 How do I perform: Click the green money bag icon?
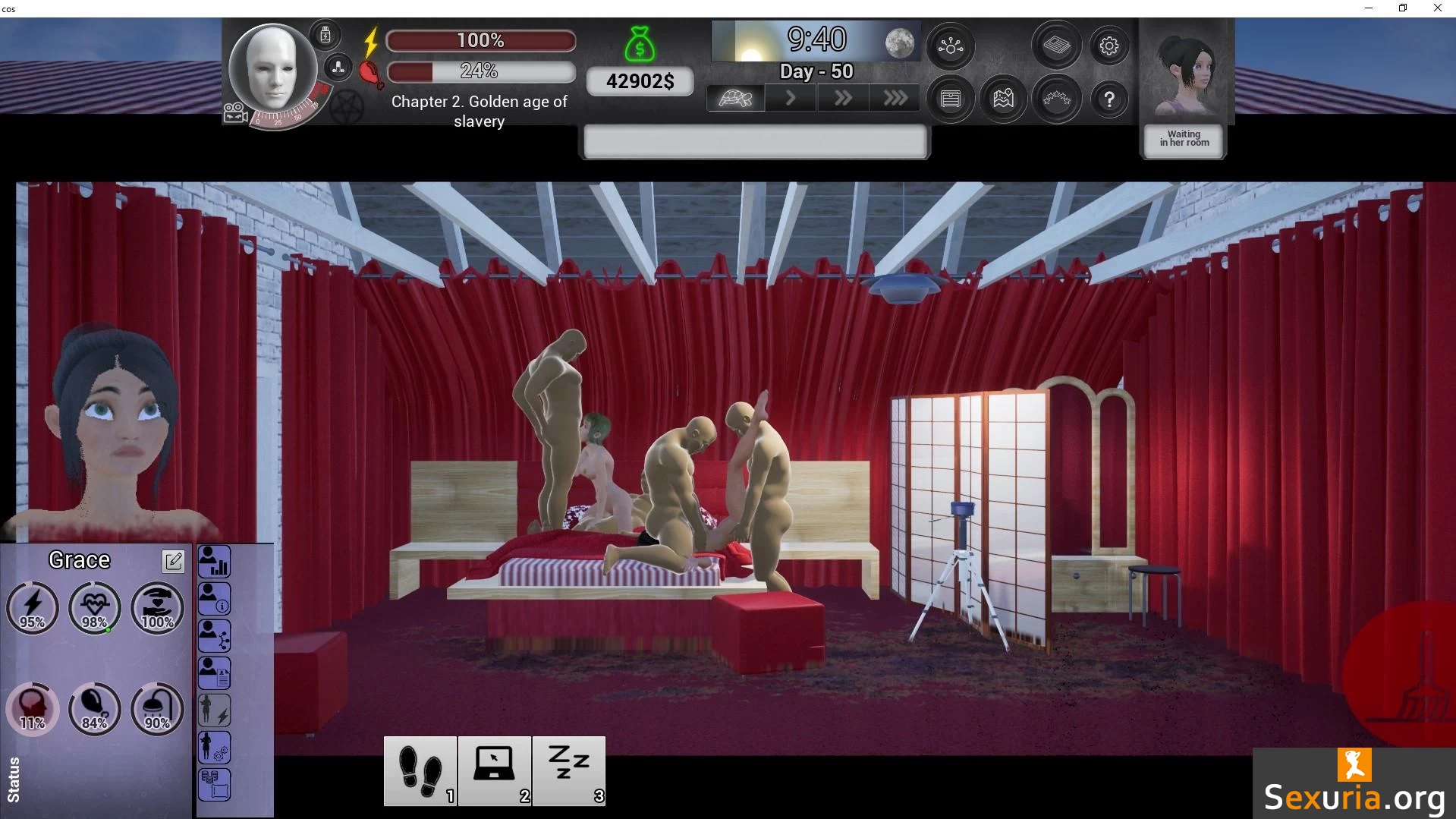click(x=640, y=44)
